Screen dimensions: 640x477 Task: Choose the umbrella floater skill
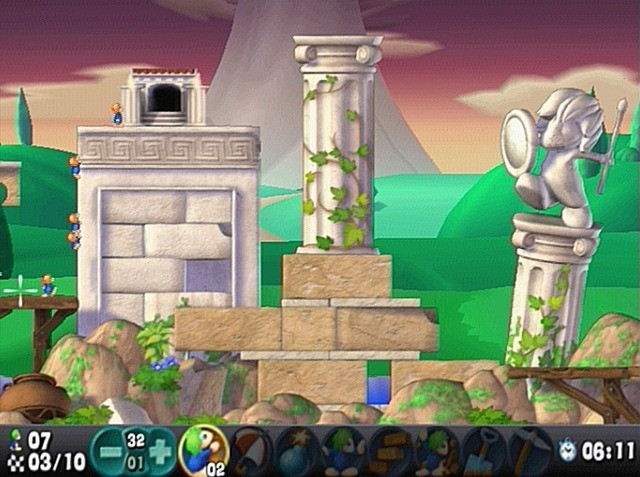(250, 448)
